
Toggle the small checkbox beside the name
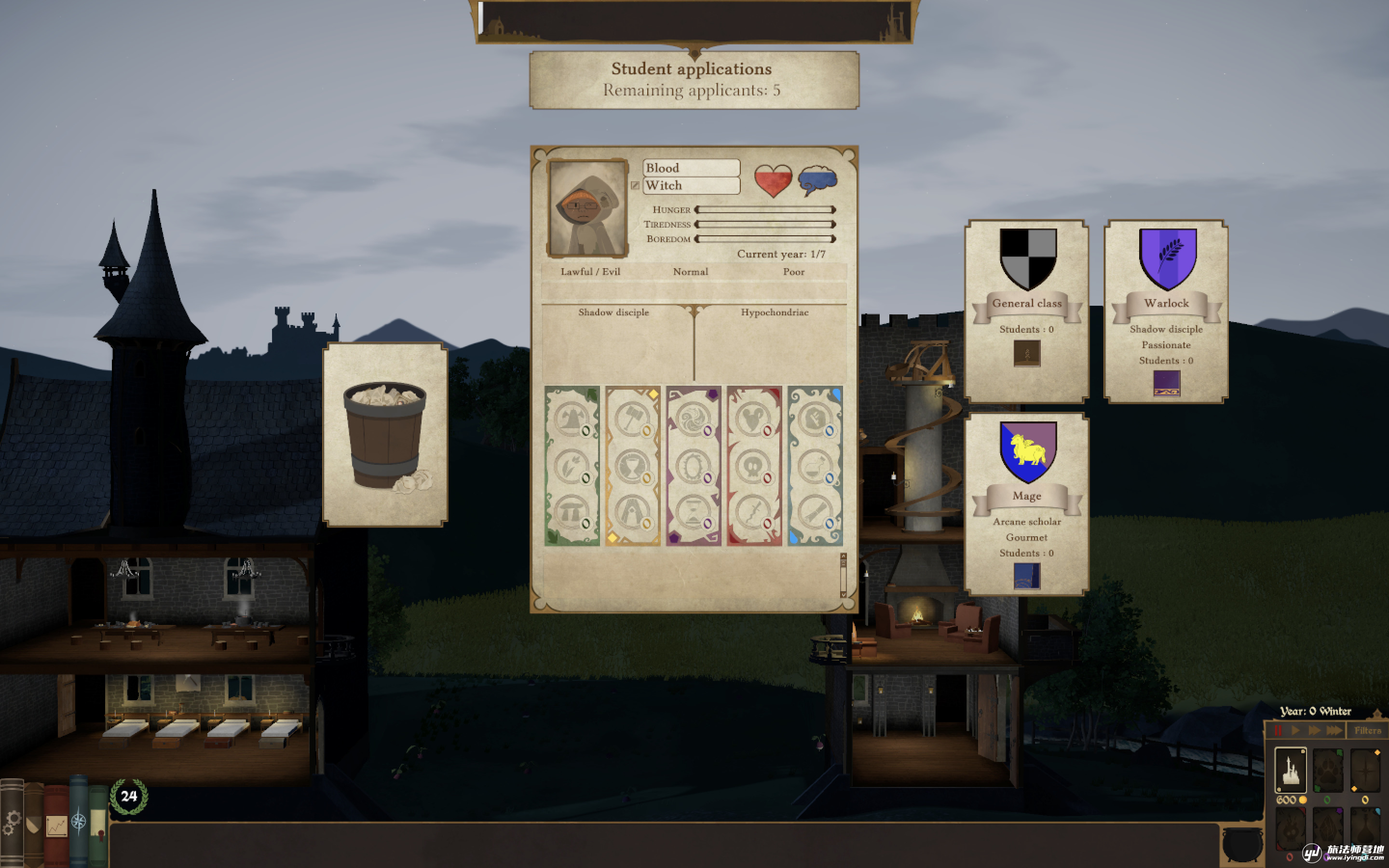[635, 186]
